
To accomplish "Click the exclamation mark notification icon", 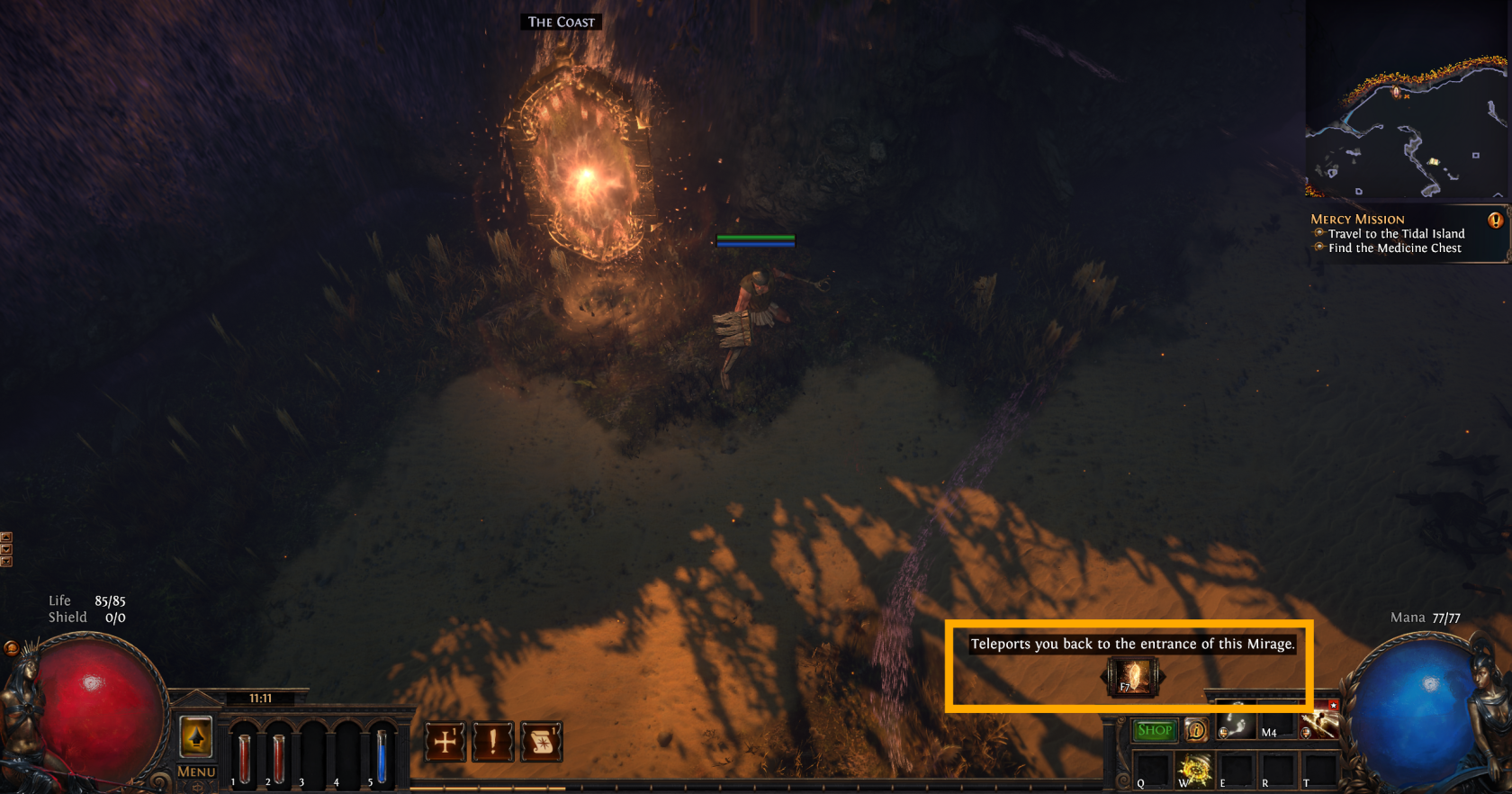I will pos(493,742).
